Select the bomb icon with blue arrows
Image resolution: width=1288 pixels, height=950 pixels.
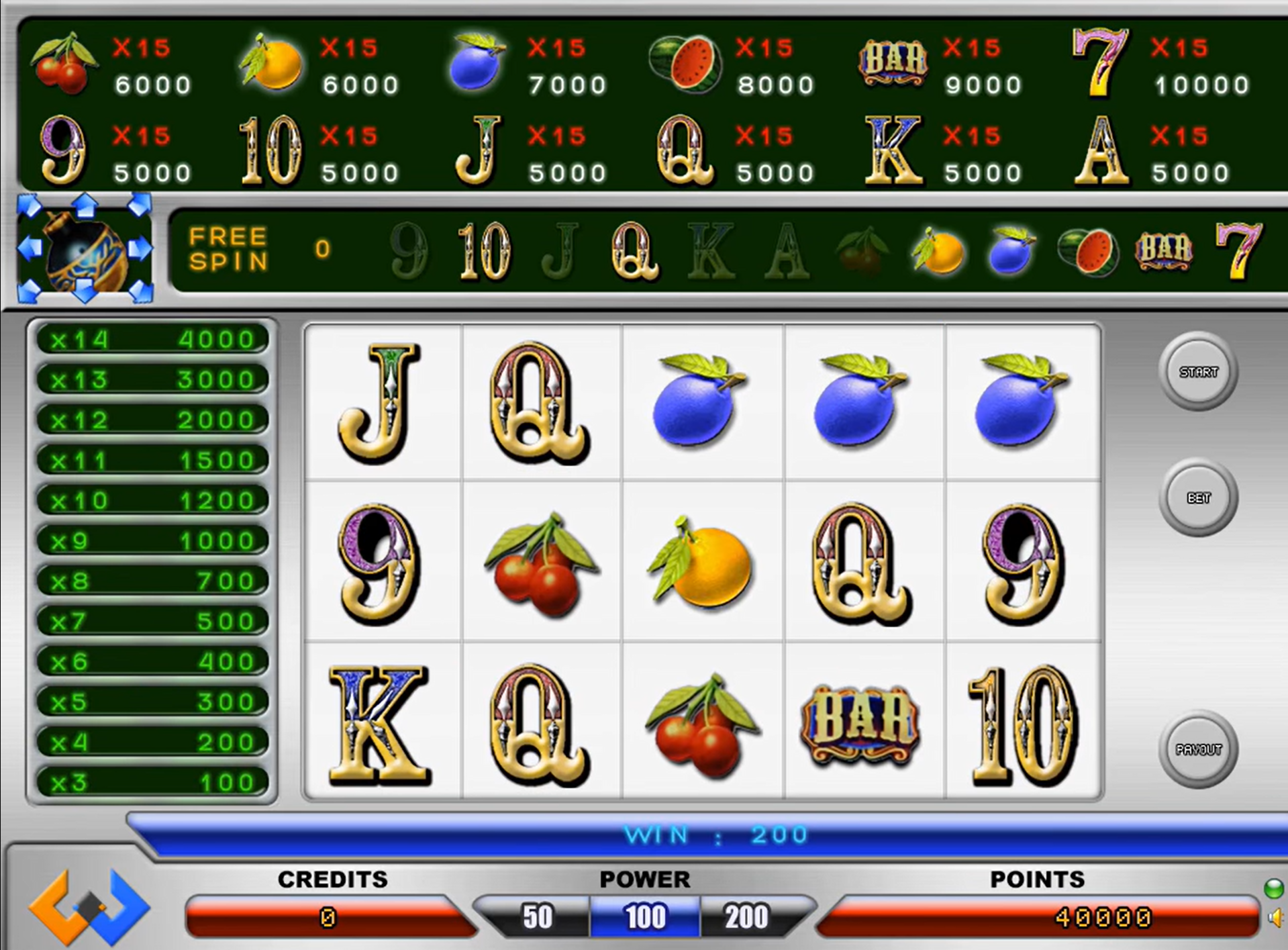85,249
